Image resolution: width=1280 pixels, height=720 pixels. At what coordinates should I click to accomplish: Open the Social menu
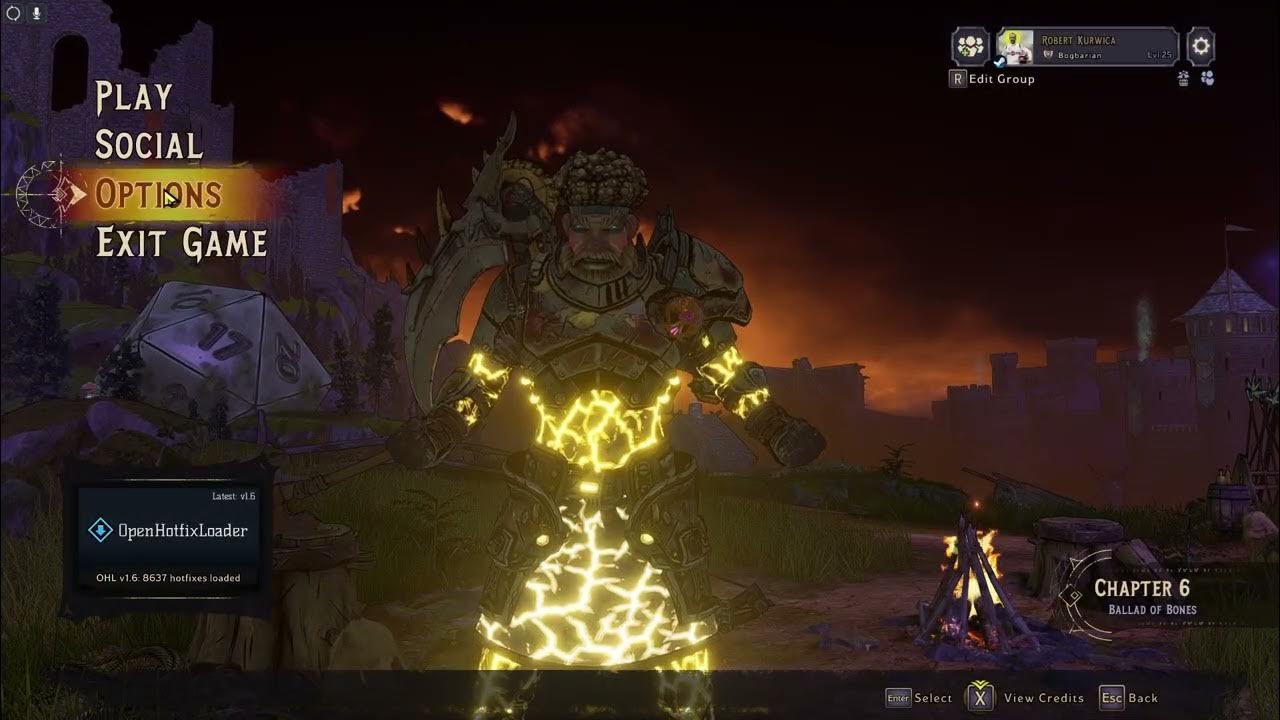click(x=149, y=145)
